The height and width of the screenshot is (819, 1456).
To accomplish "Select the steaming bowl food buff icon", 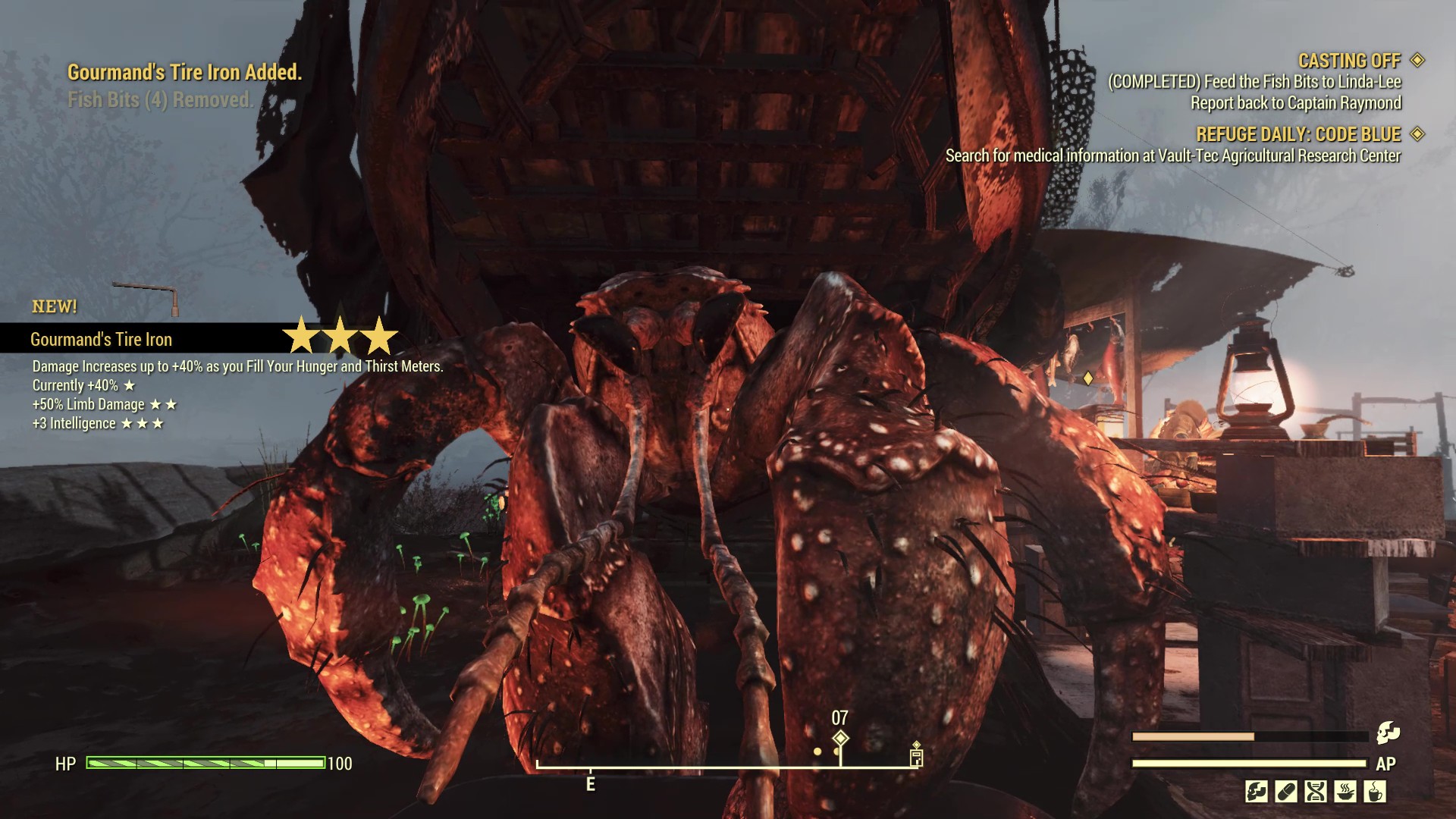I will (x=1345, y=792).
